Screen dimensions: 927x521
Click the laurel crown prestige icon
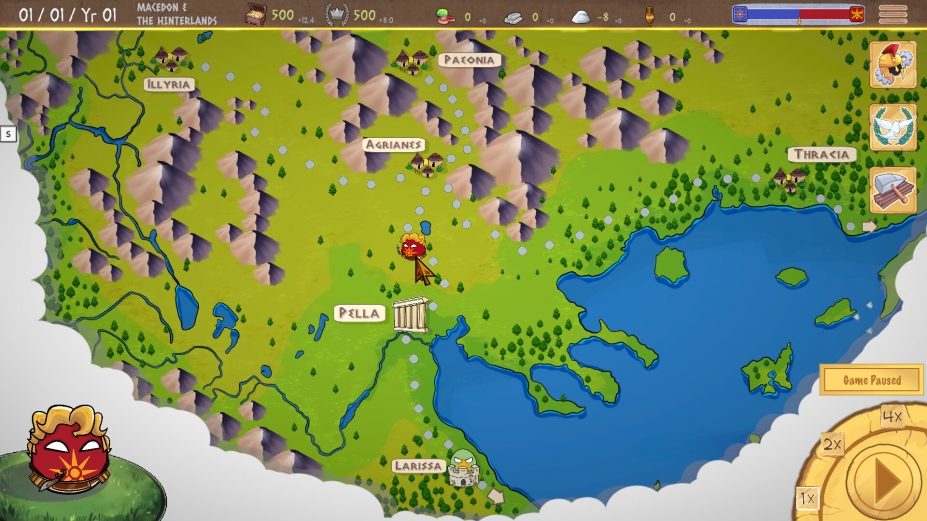point(337,15)
